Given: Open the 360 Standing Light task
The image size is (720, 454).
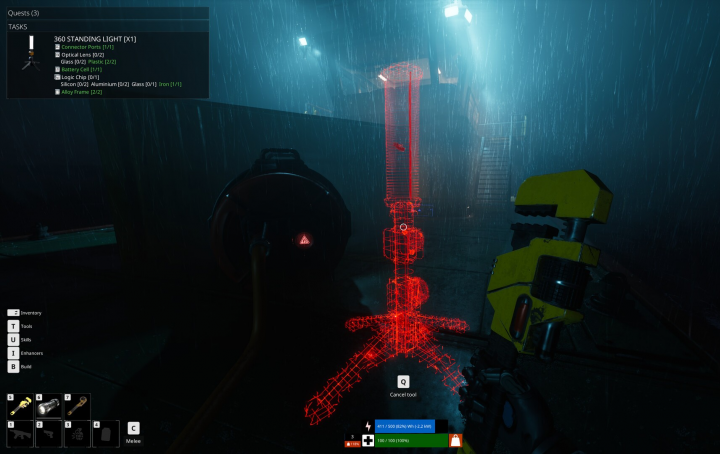Looking at the screenshot, I should pos(94,38).
